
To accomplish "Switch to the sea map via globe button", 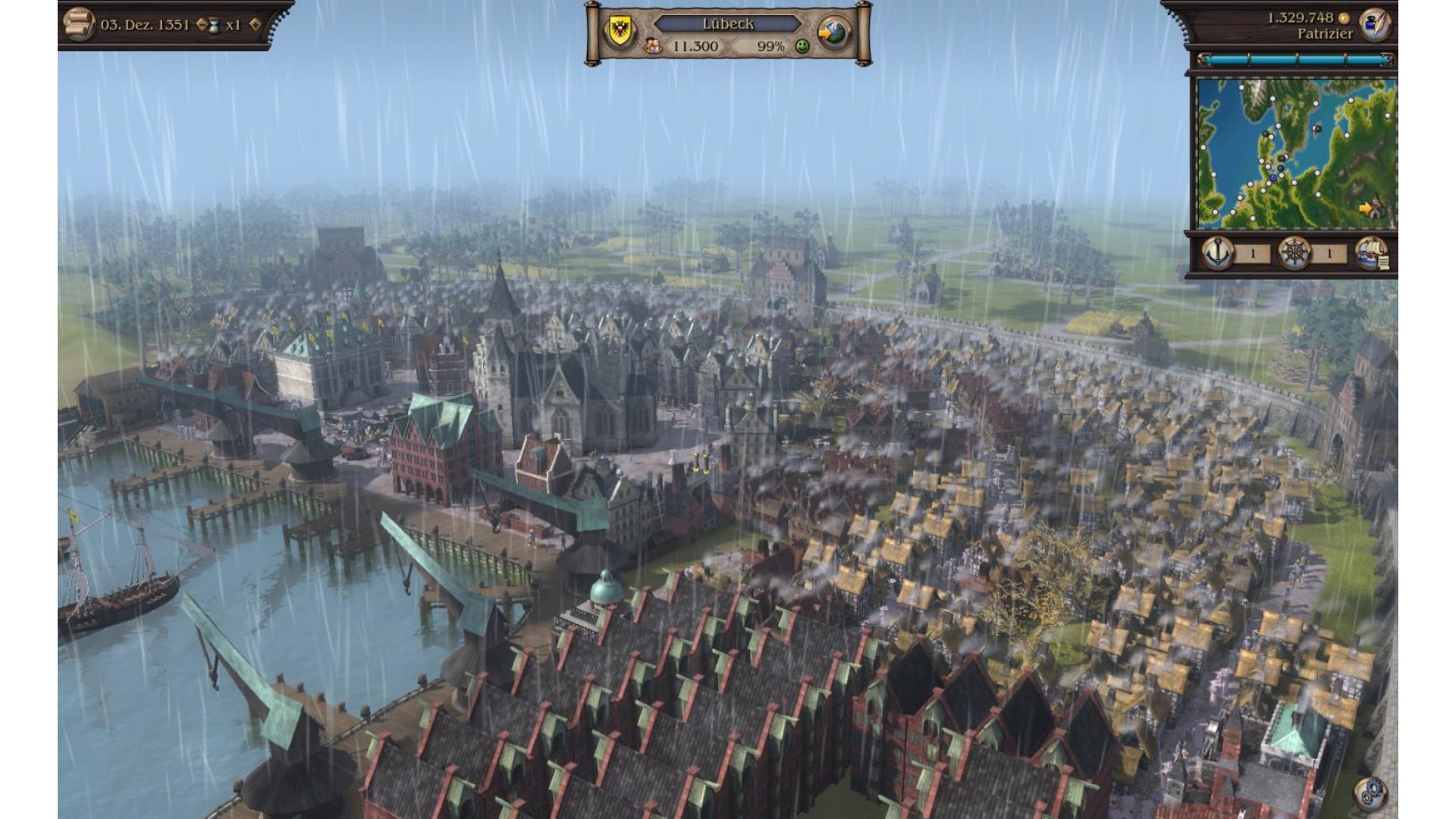I will [x=834, y=33].
